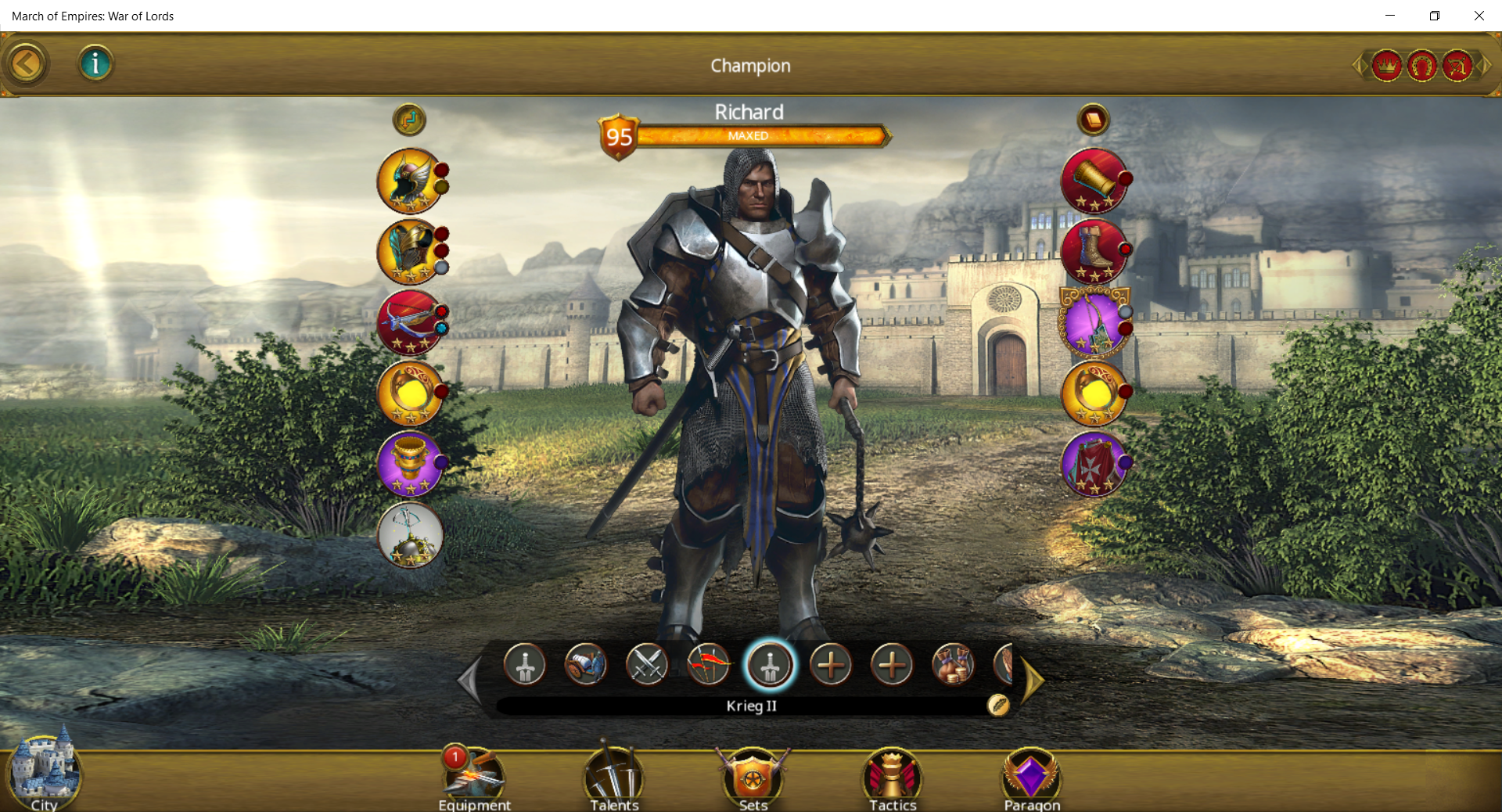Show previous presets with the left arrow

(470, 681)
